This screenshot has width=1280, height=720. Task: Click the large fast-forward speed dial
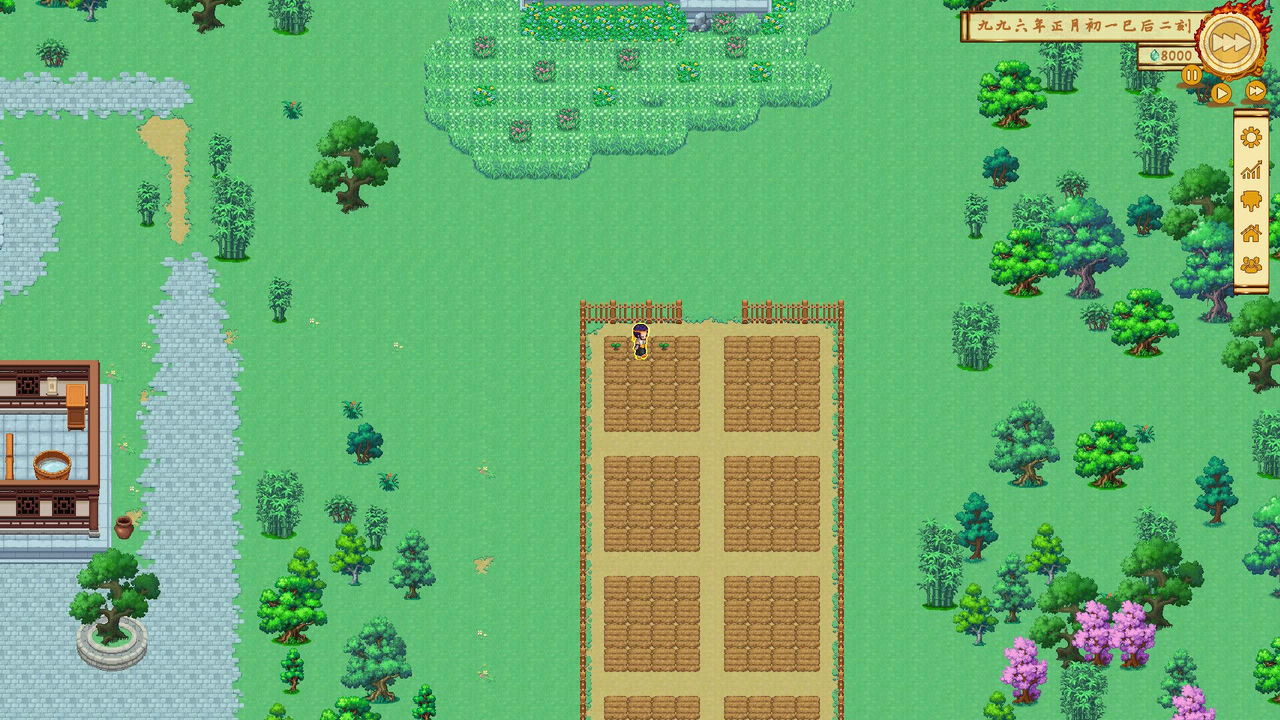tap(1229, 43)
